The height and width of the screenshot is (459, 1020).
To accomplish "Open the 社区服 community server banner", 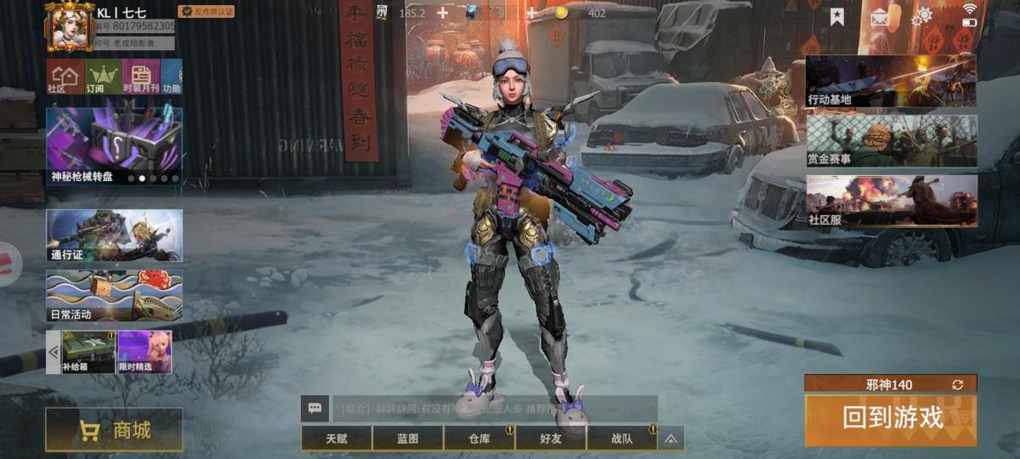I will [x=891, y=199].
